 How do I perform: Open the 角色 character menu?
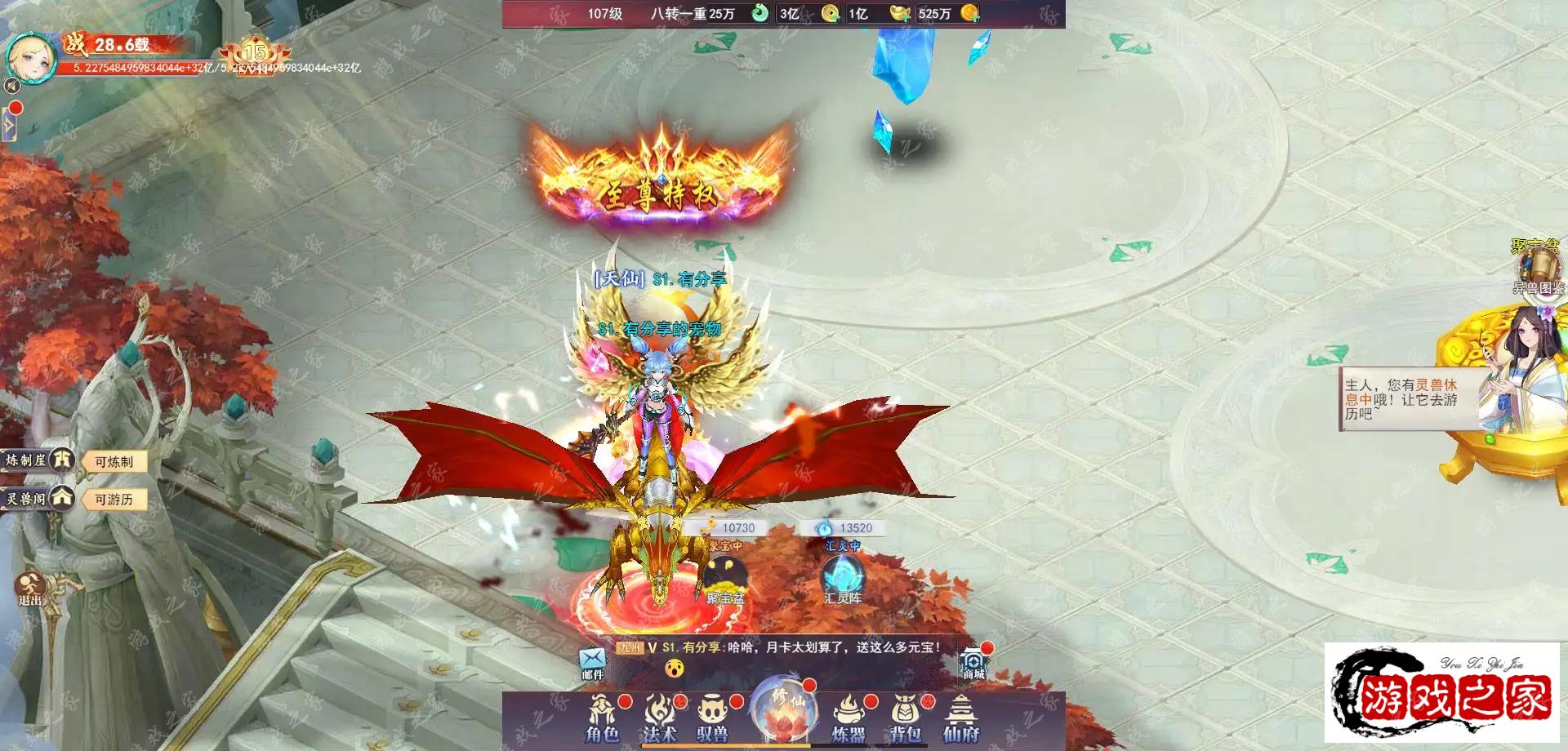pos(603,718)
